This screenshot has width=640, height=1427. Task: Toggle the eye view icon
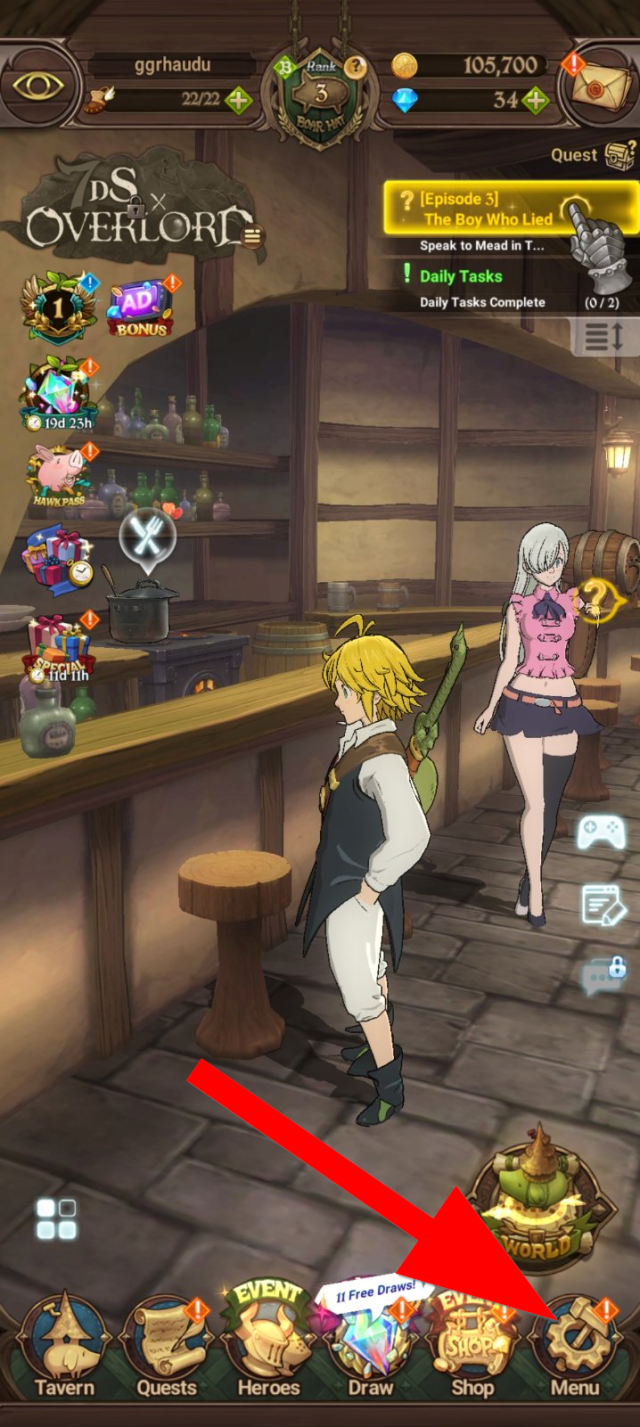pyautogui.click(x=40, y=84)
